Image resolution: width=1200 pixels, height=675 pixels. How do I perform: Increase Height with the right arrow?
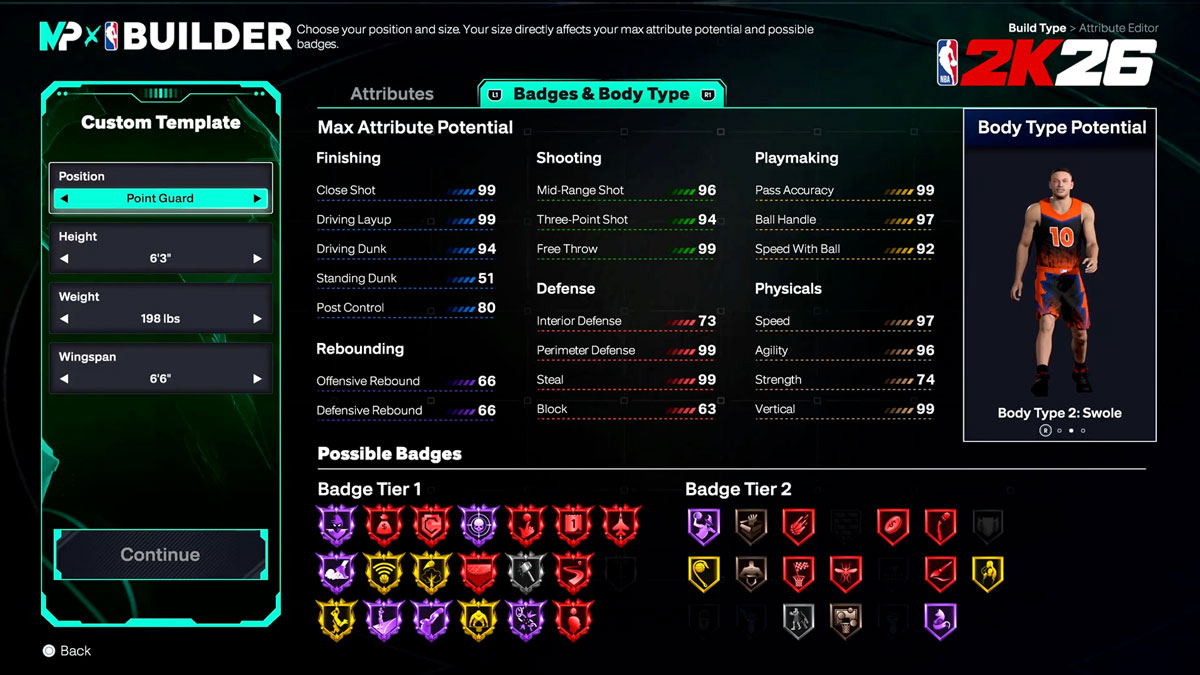click(257, 259)
